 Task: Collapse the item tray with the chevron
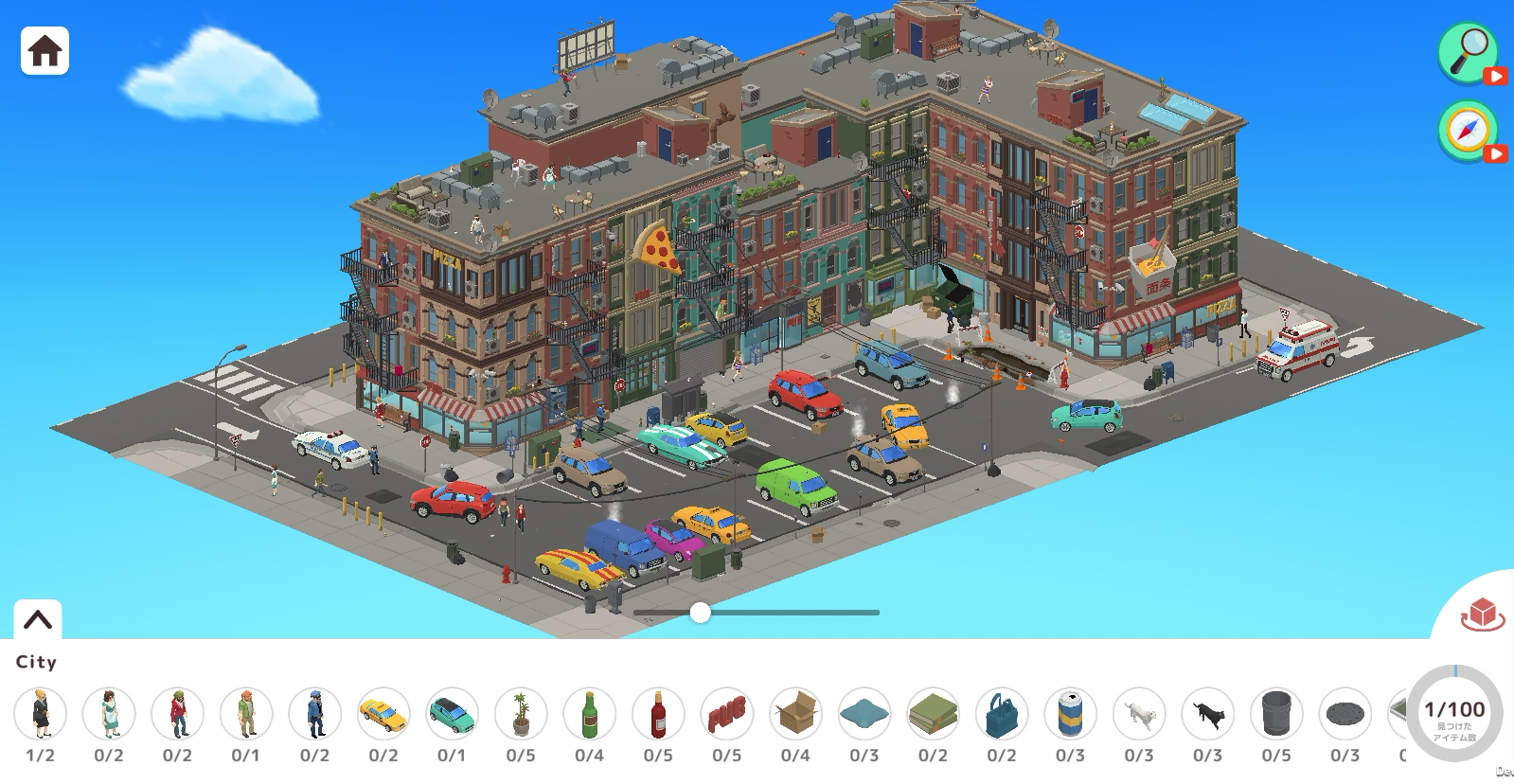(38, 617)
